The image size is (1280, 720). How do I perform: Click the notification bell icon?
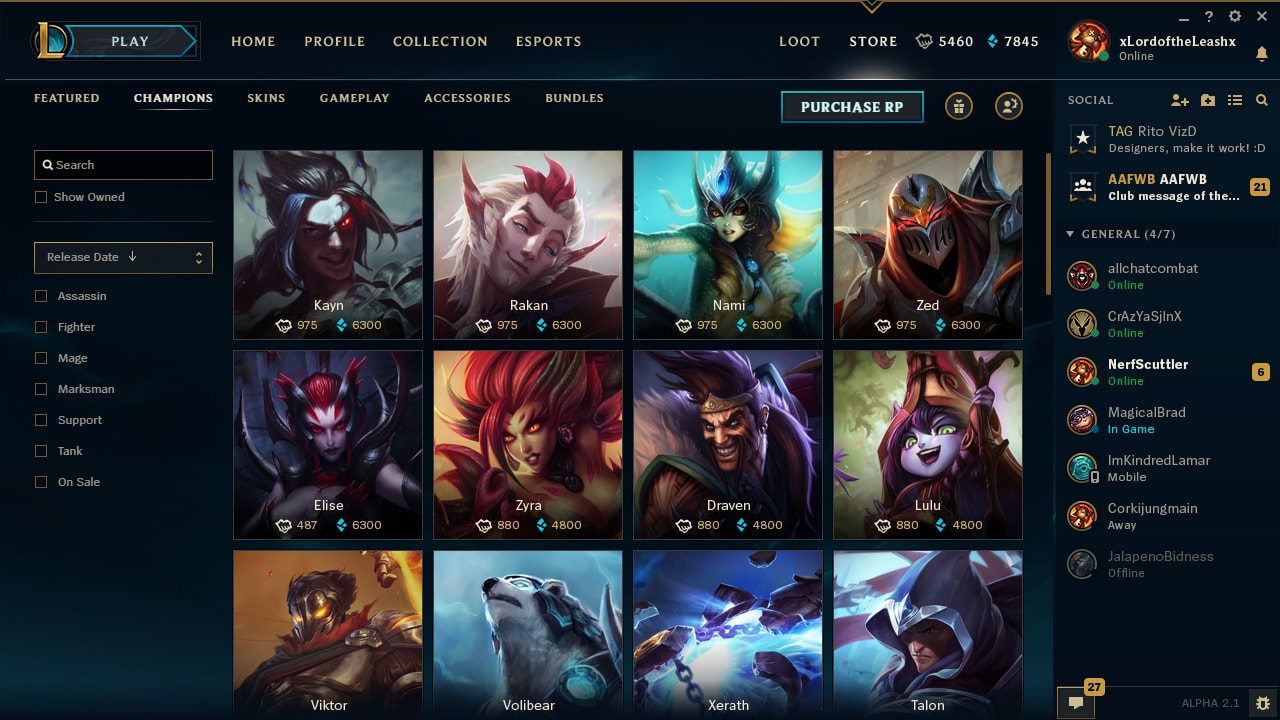tap(1262, 53)
